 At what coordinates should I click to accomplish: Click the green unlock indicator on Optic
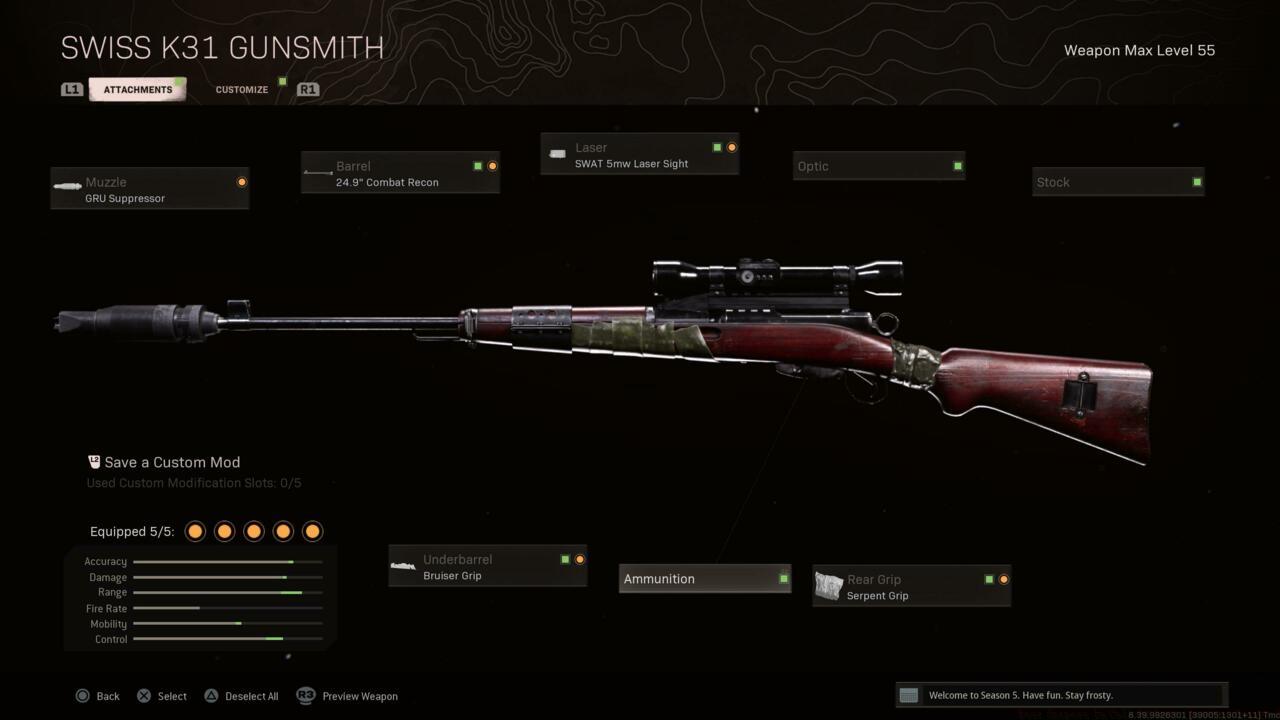point(956,166)
